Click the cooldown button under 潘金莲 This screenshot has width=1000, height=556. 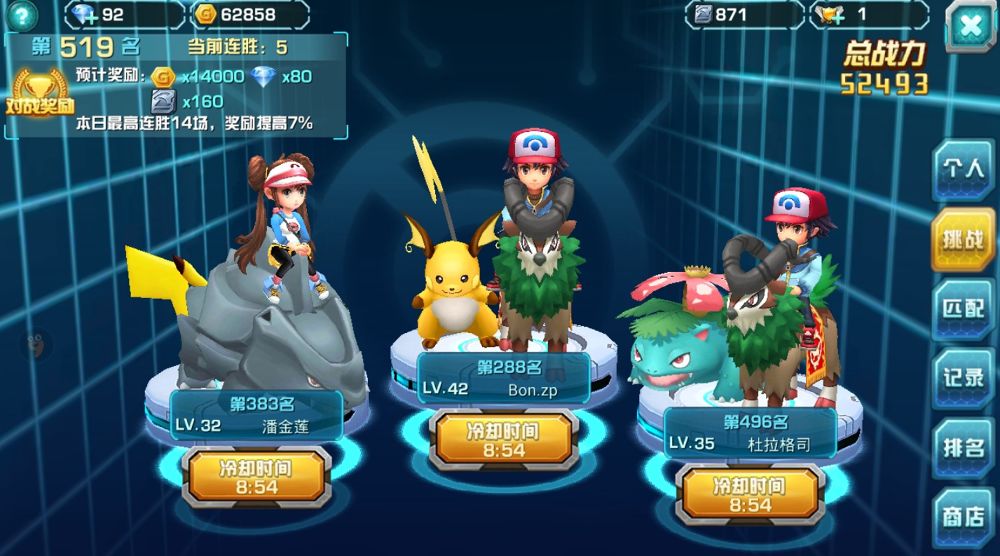click(x=259, y=477)
